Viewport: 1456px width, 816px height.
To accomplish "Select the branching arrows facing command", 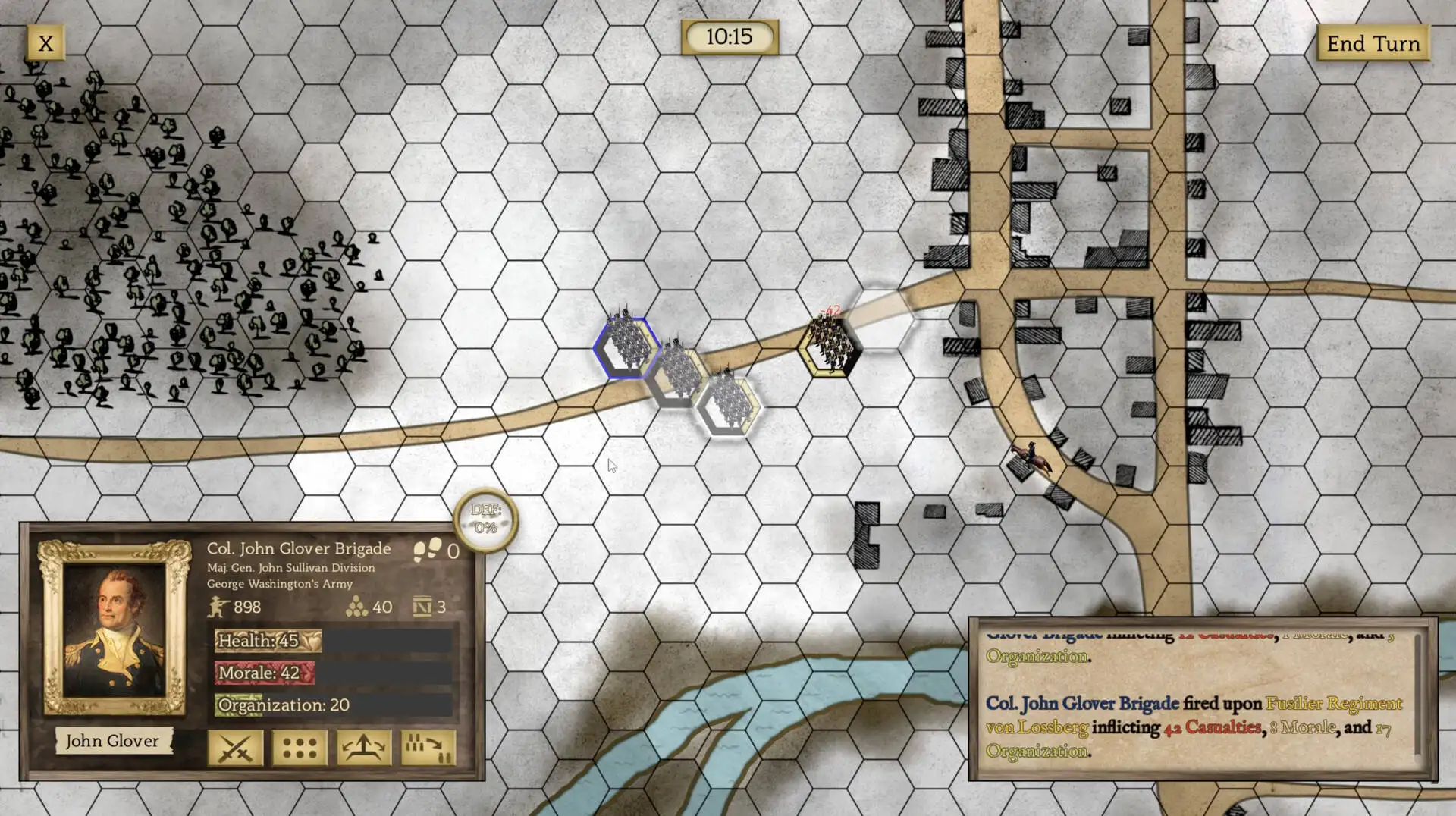I will [364, 749].
